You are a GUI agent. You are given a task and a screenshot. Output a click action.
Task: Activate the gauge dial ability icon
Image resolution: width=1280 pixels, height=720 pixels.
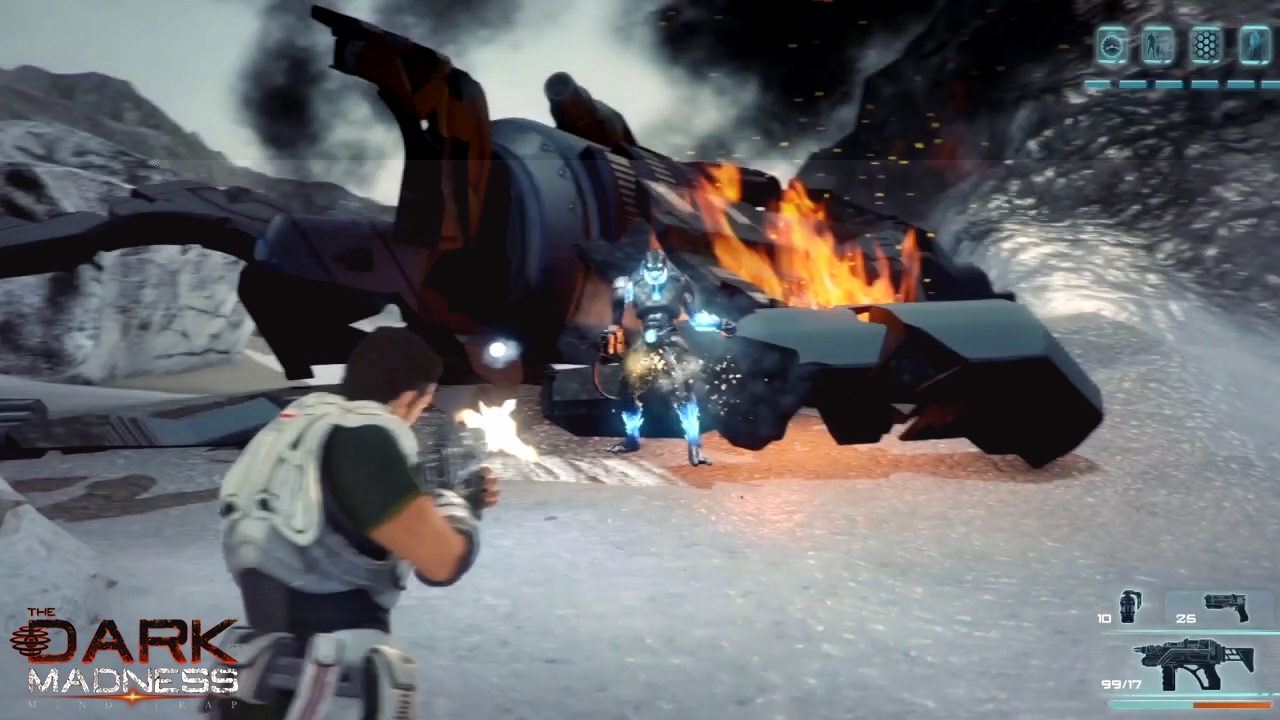point(1111,45)
